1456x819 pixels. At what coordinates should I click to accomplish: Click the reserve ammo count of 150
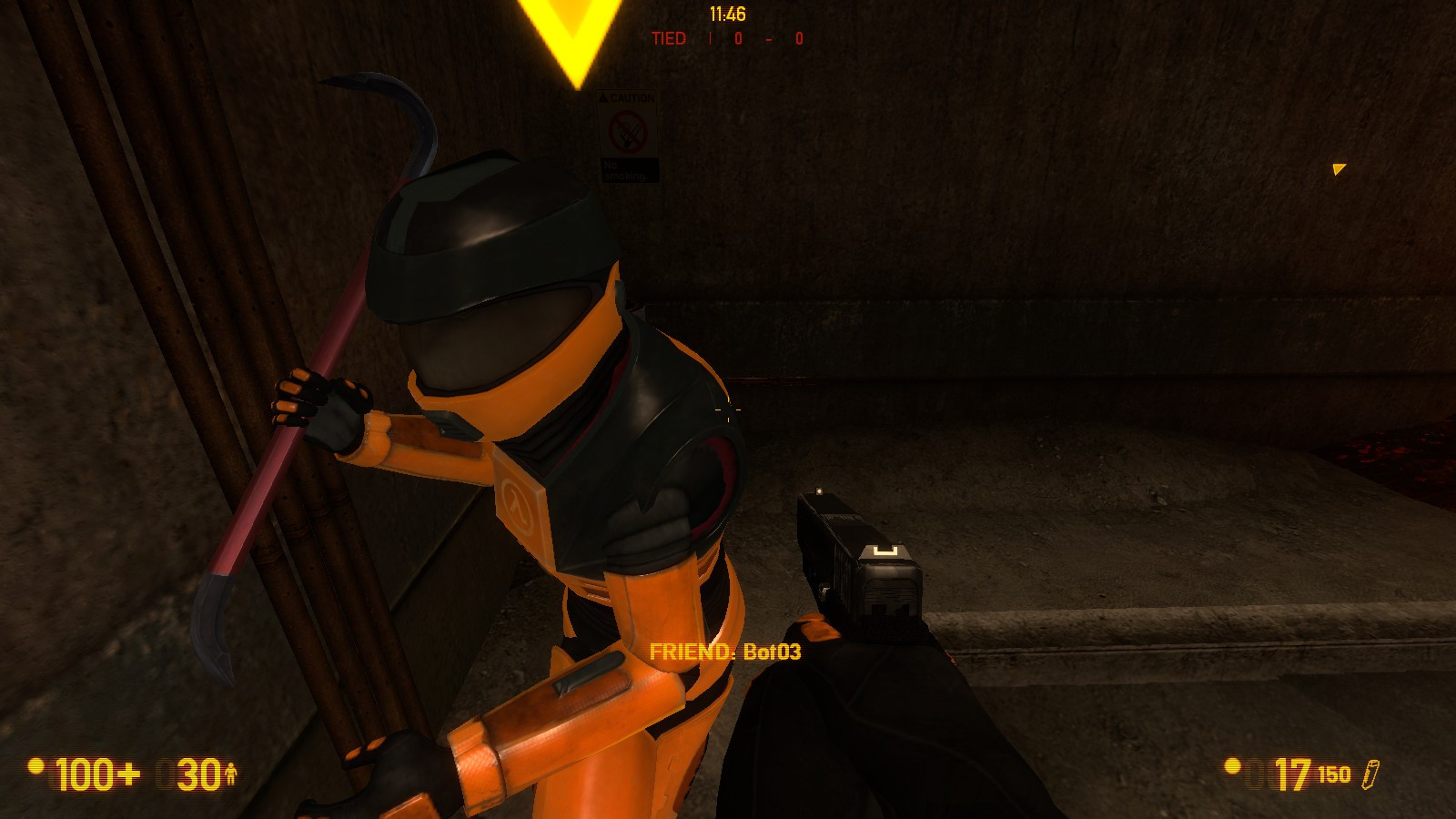(x=1333, y=775)
